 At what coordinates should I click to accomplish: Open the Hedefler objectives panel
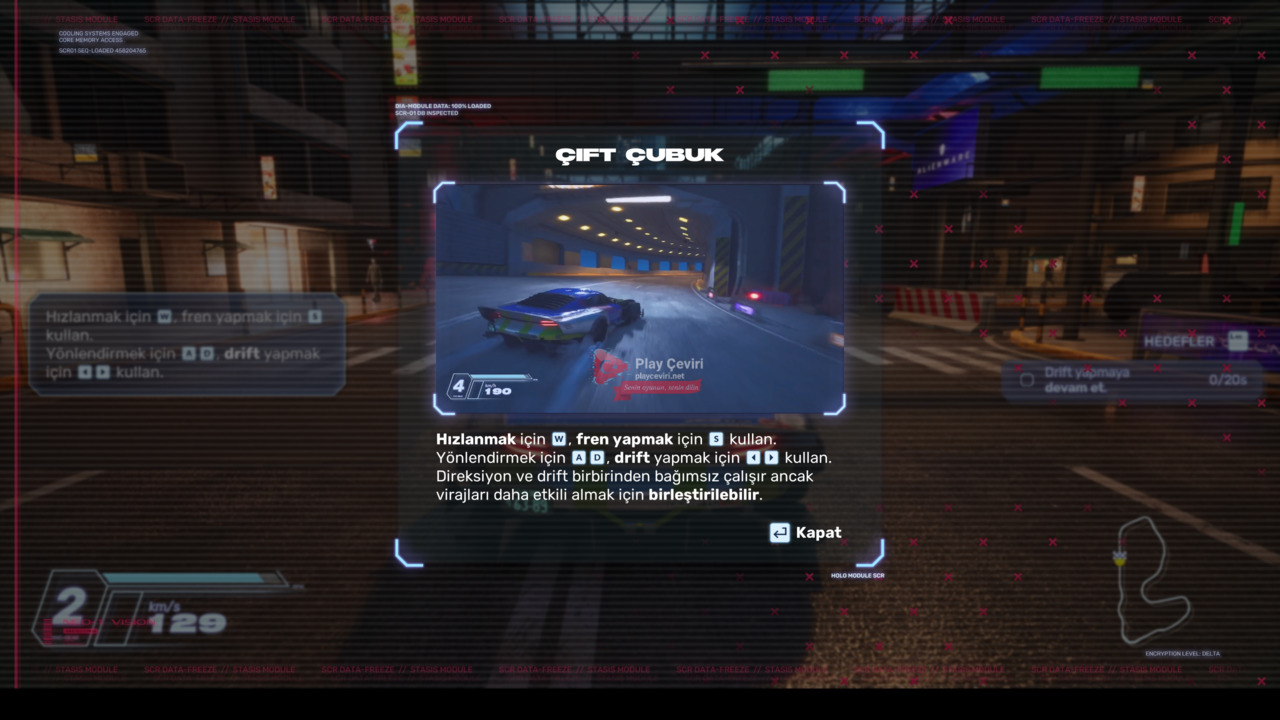click(x=1194, y=342)
